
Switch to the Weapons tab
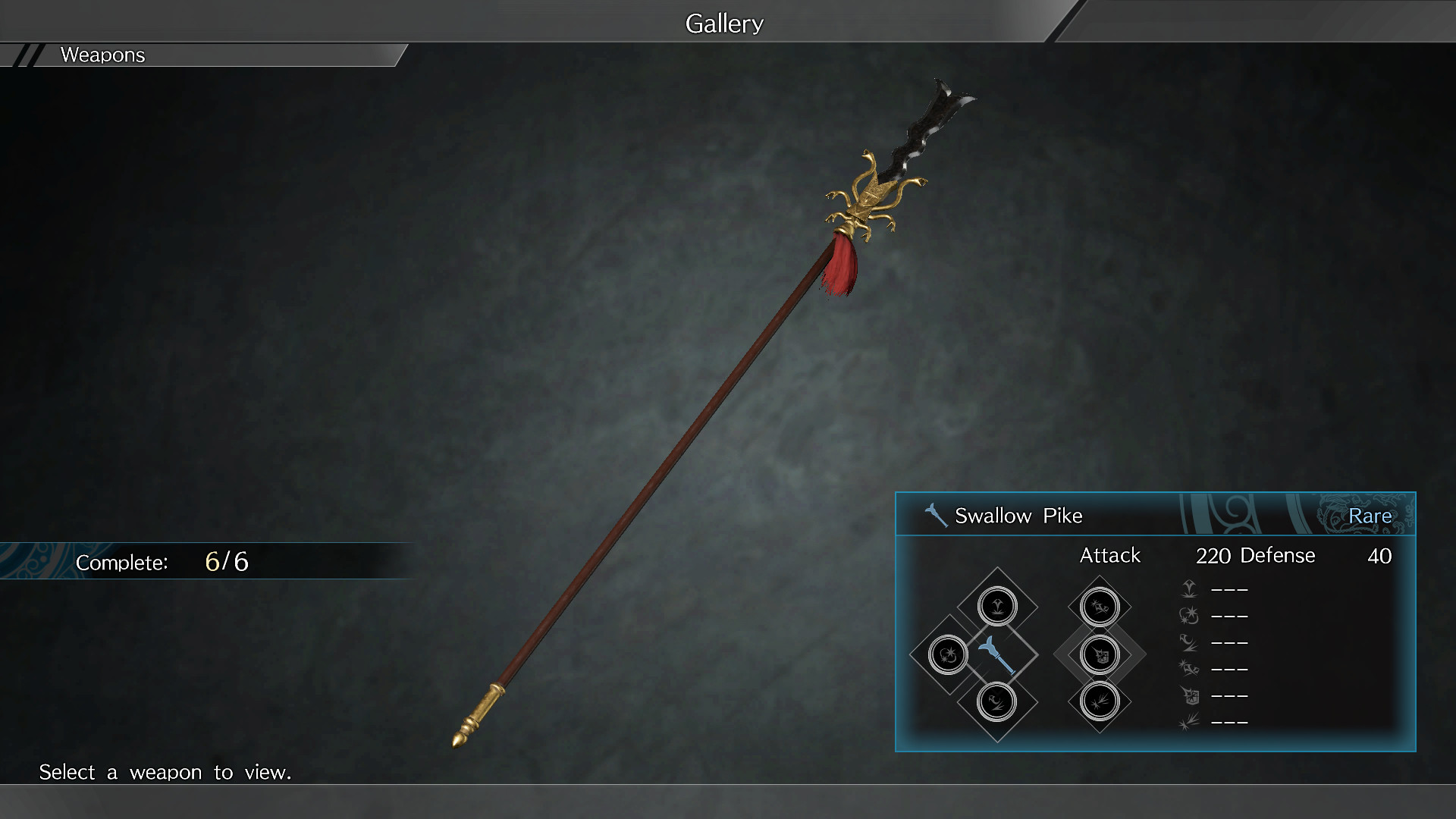tap(102, 55)
